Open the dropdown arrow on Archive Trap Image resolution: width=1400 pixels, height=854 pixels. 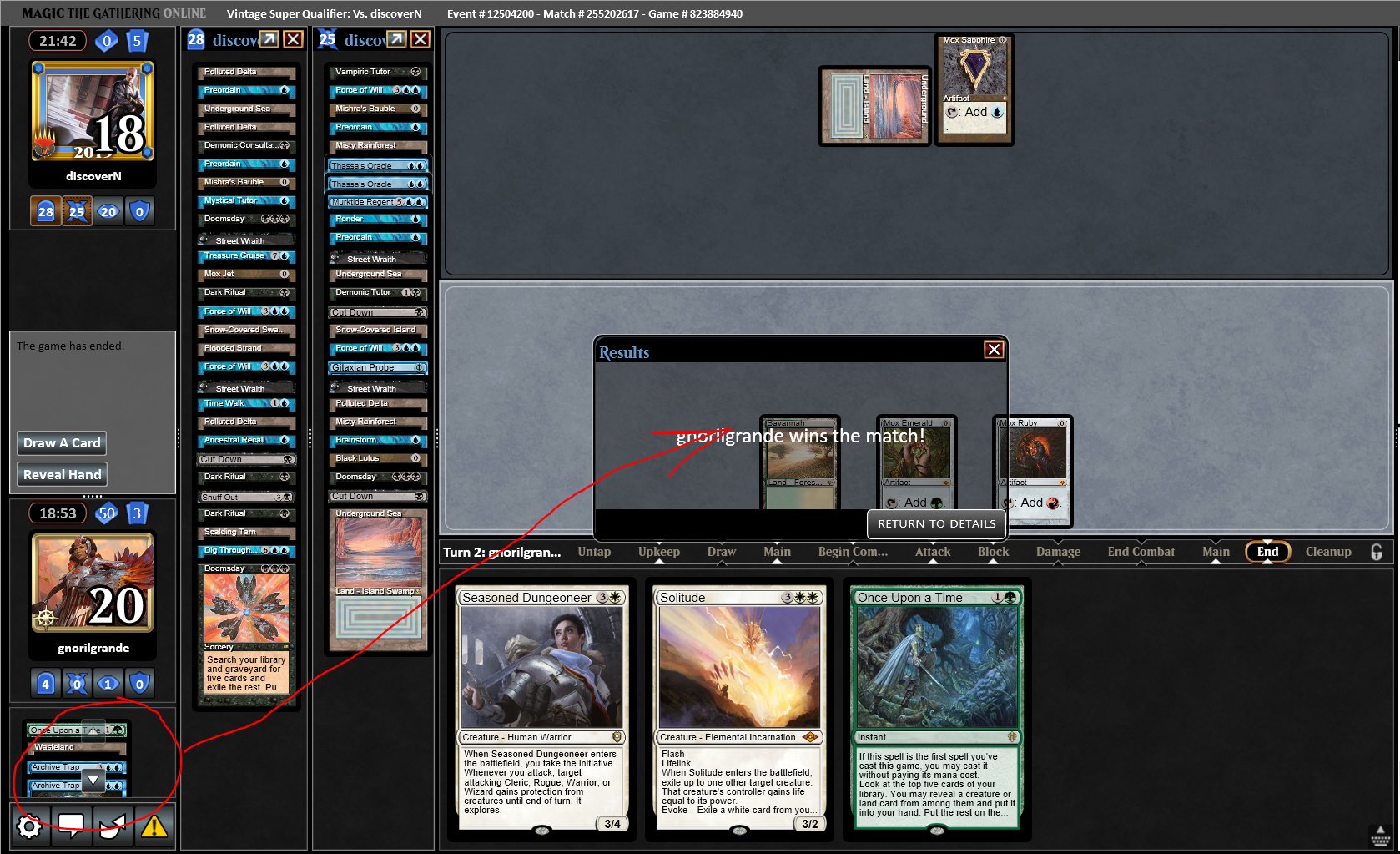click(x=93, y=781)
